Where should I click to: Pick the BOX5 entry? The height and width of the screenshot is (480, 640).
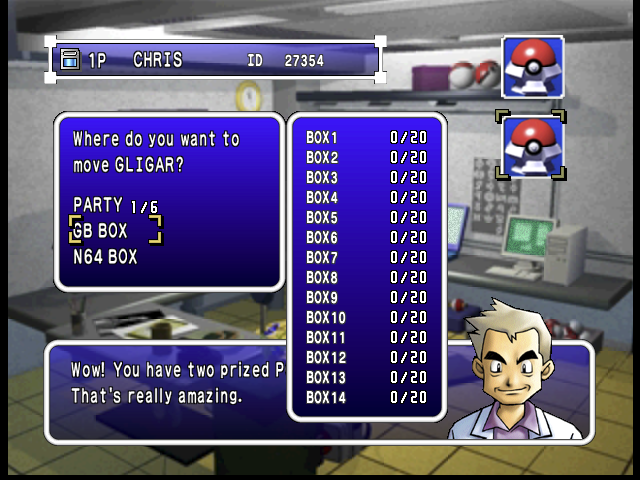(x=366, y=217)
